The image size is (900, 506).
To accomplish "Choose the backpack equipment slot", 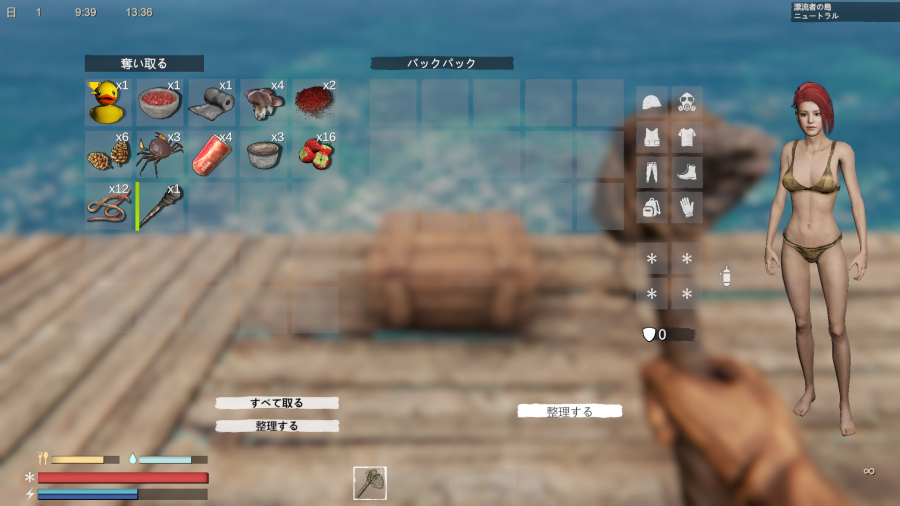I will pyautogui.click(x=652, y=207).
